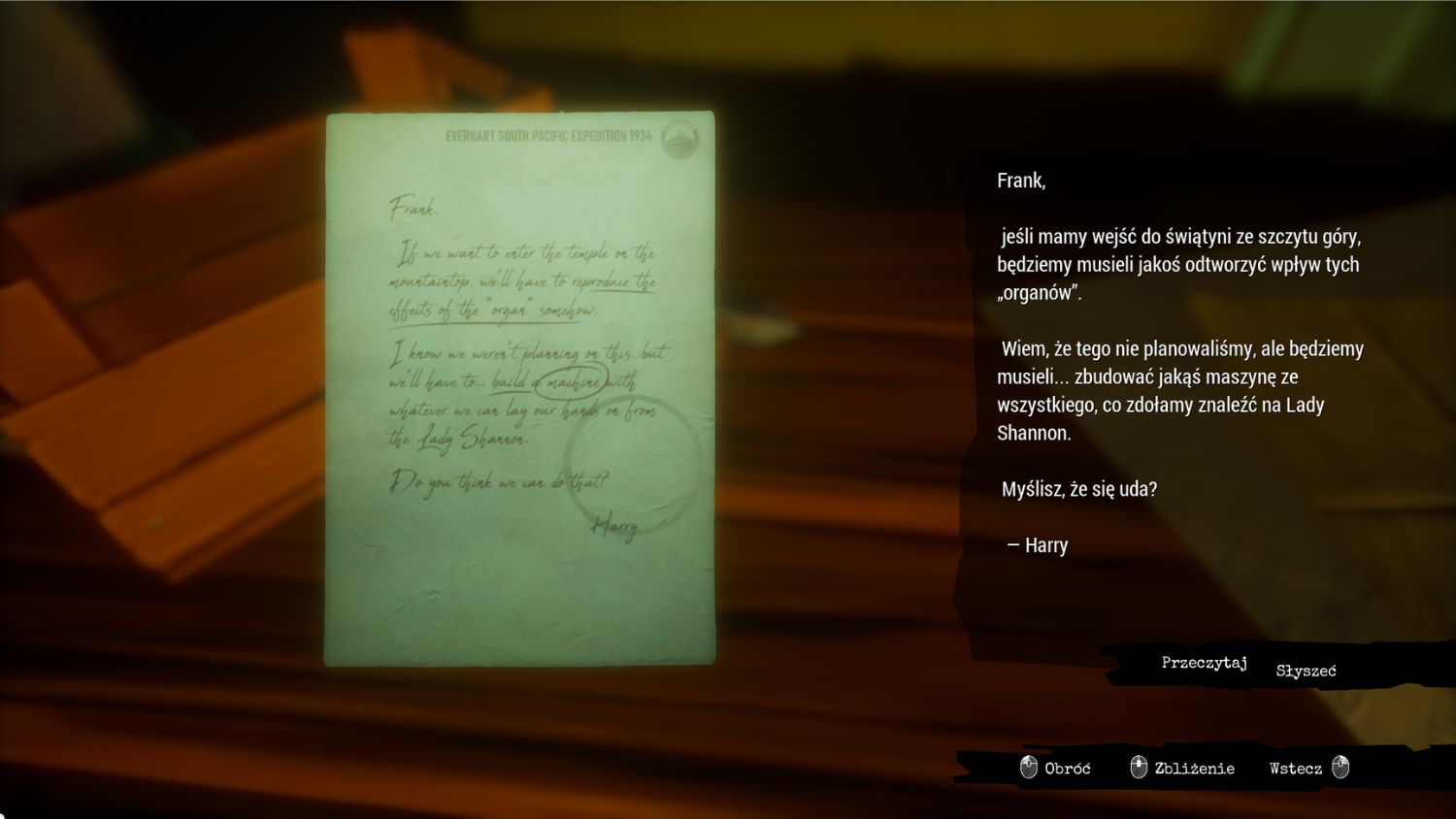Toggle Przeczytaj to show the transcript
This screenshot has height=819, width=1456.
1204,662
